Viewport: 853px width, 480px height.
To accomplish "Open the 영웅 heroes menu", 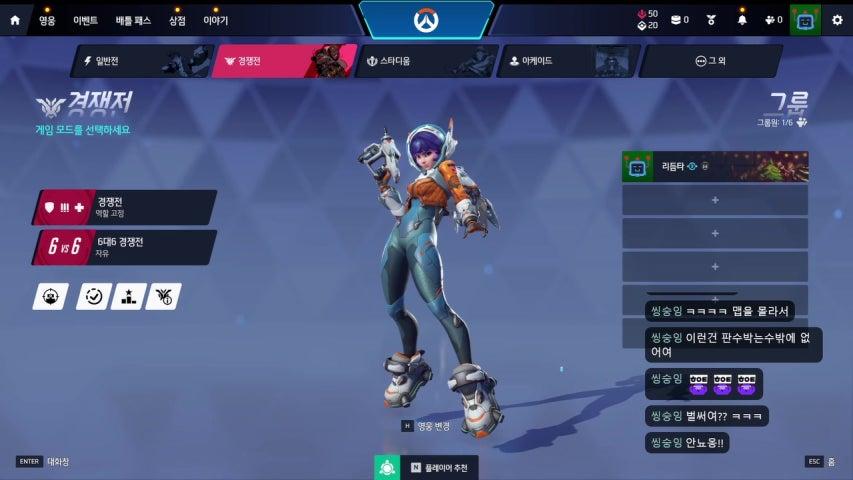I will coord(47,20).
